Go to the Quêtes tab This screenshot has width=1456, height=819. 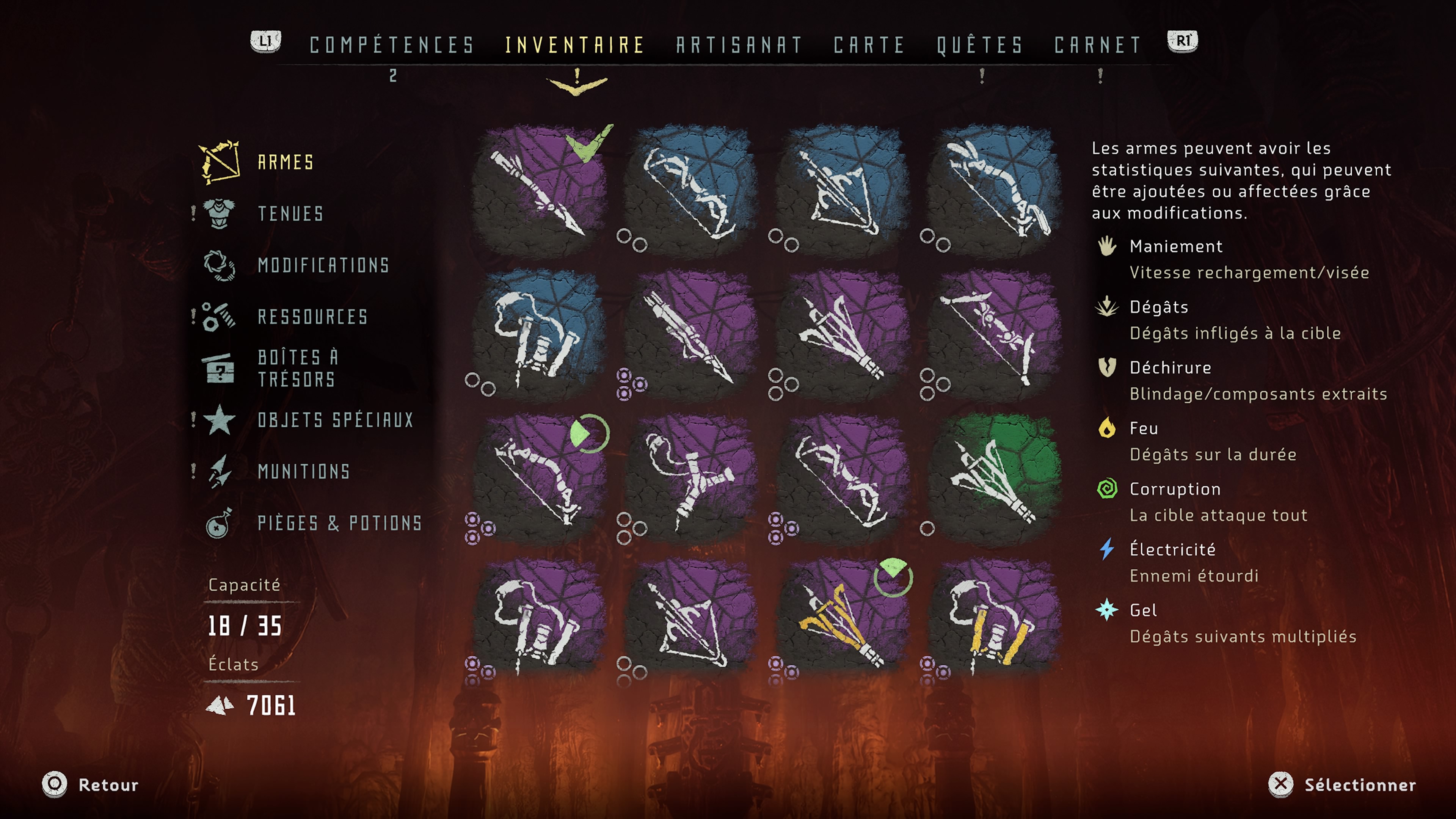coord(980,45)
